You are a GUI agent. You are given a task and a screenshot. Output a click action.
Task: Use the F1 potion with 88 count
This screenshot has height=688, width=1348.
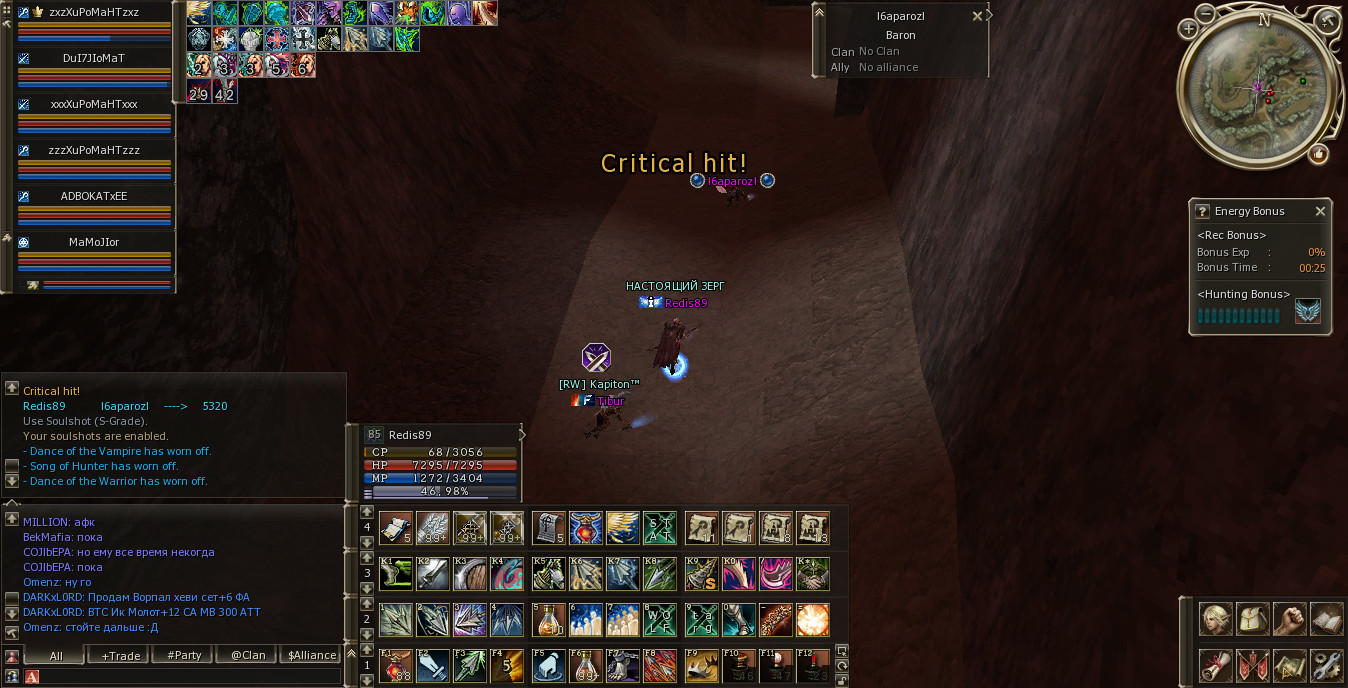[396, 665]
